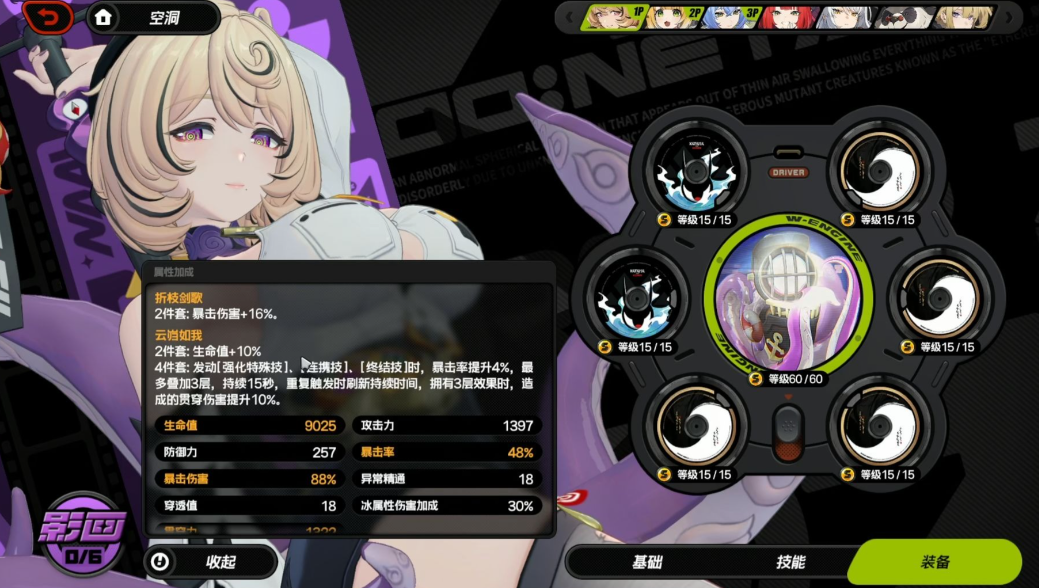Choose the 2P green-eyed character portrait
1039x588 pixels.
point(664,17)
